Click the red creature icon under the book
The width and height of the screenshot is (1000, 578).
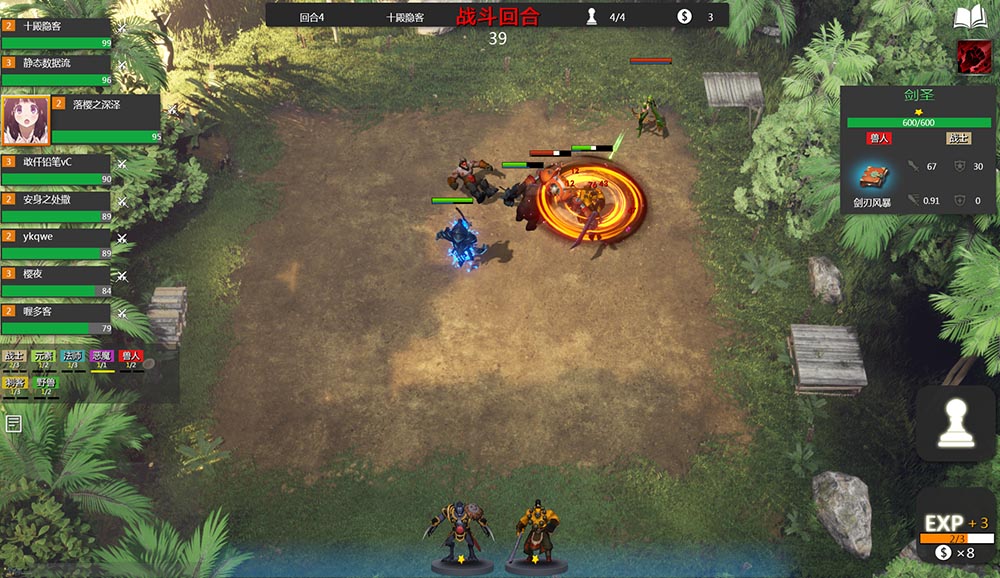pyautogui.click(x=973, y=56)
